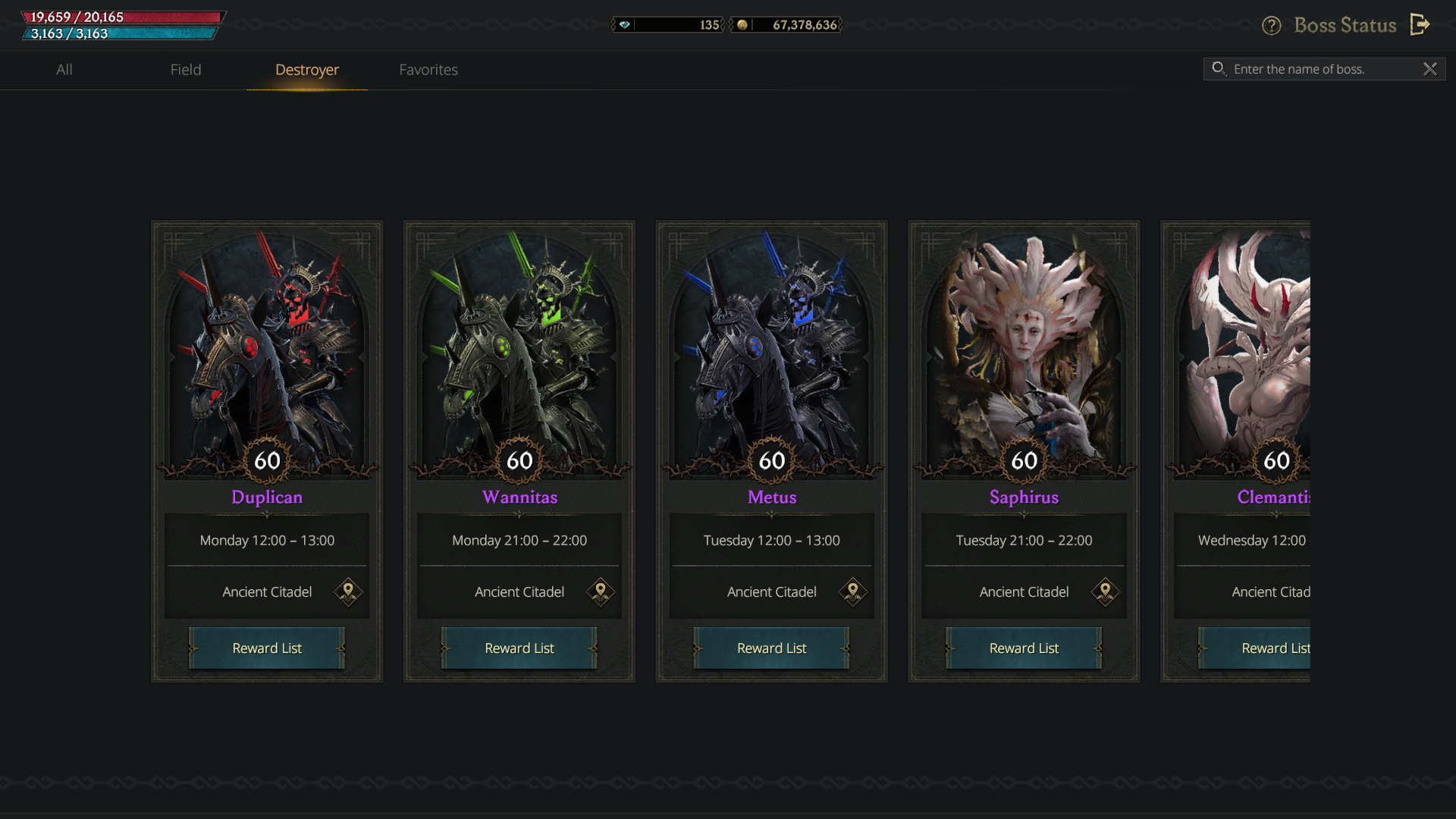Open the Field boss tab

coord(186,70)
